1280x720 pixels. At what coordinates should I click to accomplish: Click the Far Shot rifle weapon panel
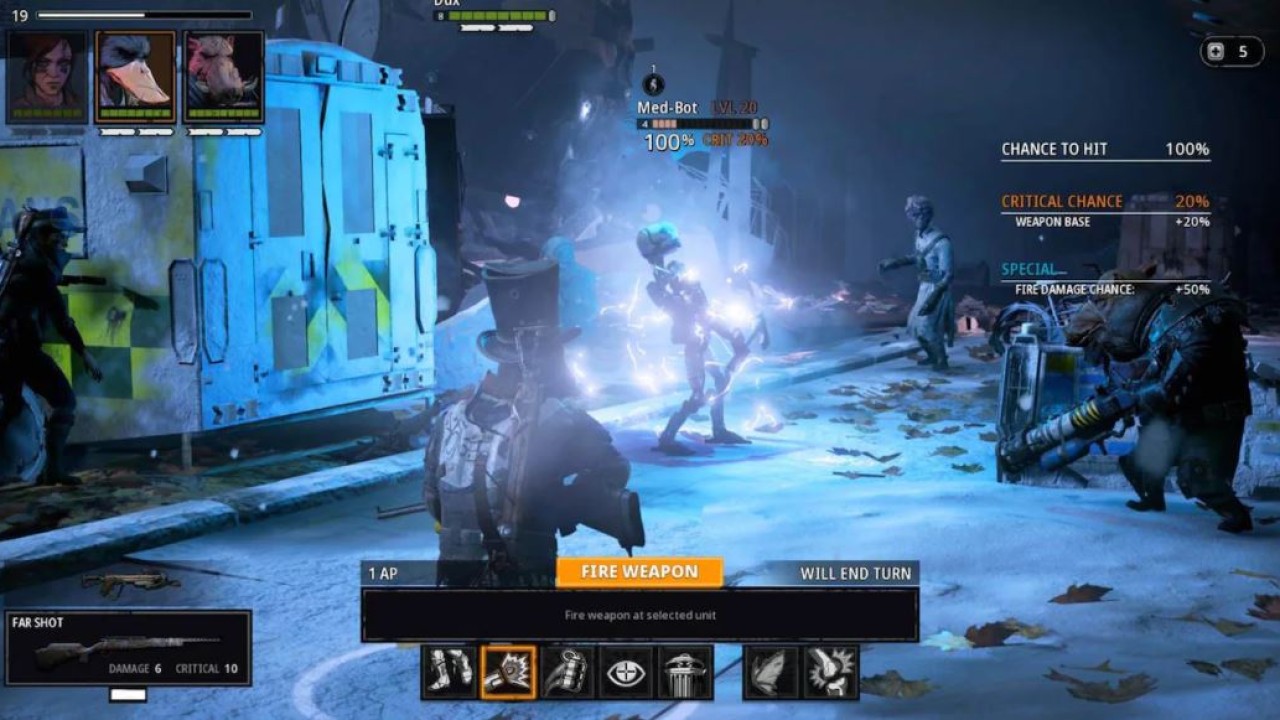click(128, 648)
